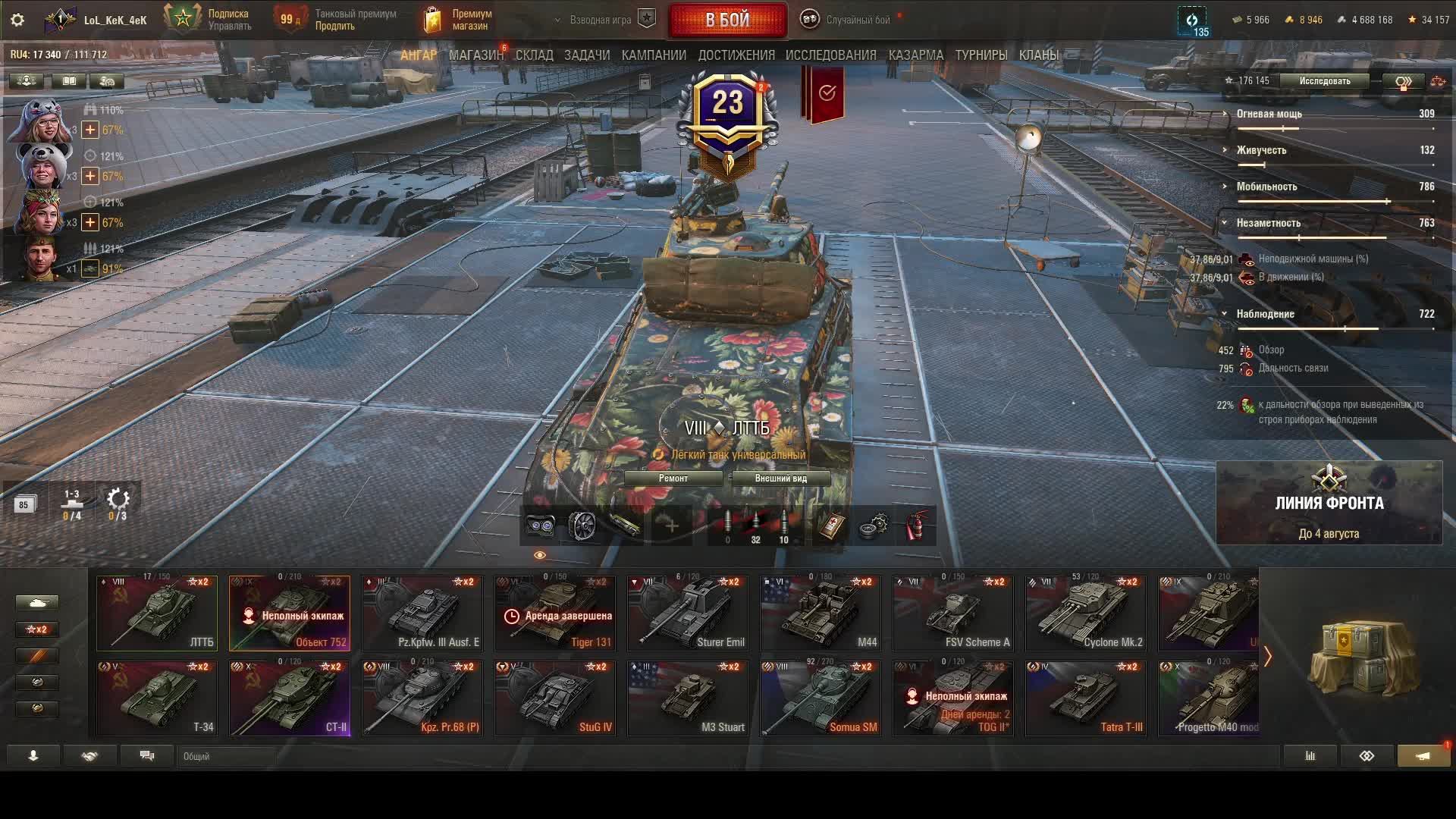Viewport: 1456px width, 819px height.
Task: Switch to the МАГАЗИН tab
Action: tap(475, 55)
